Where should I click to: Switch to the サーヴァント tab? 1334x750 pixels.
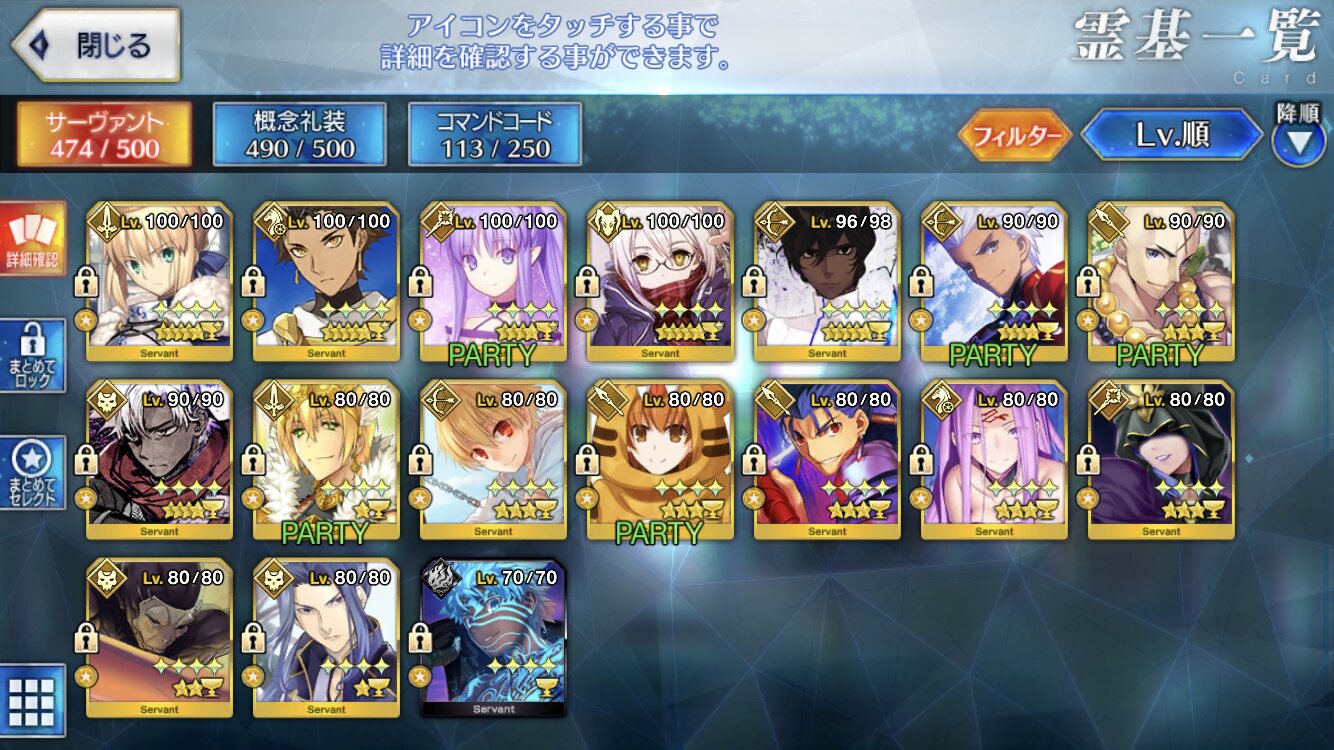104,134
